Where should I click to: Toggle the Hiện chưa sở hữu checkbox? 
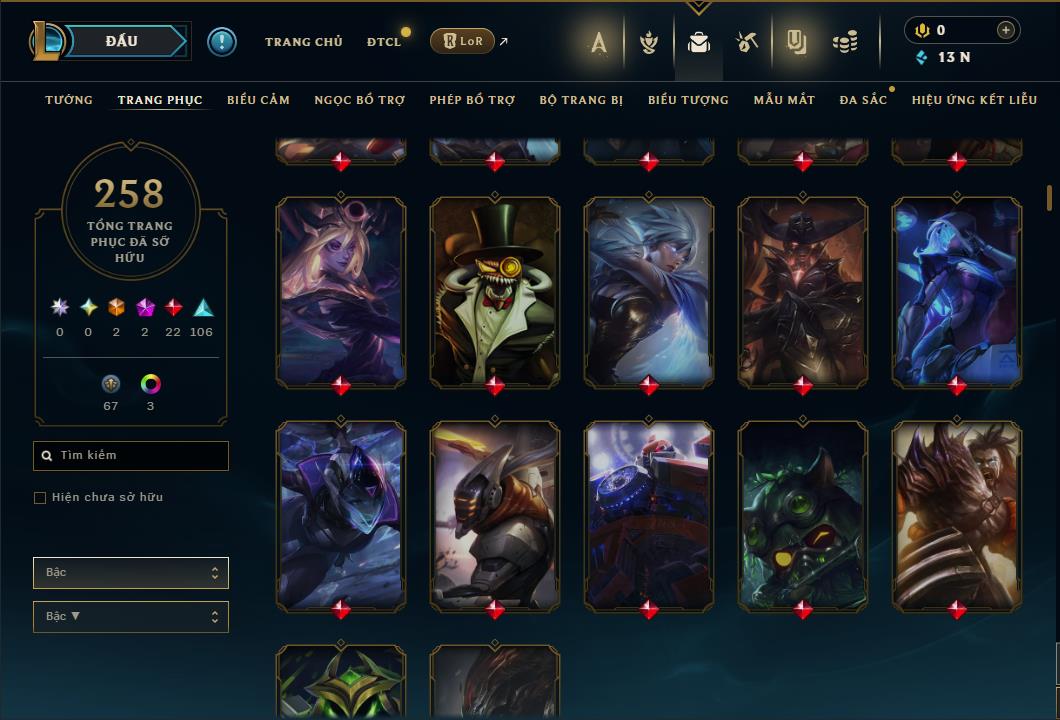point(40,498)
